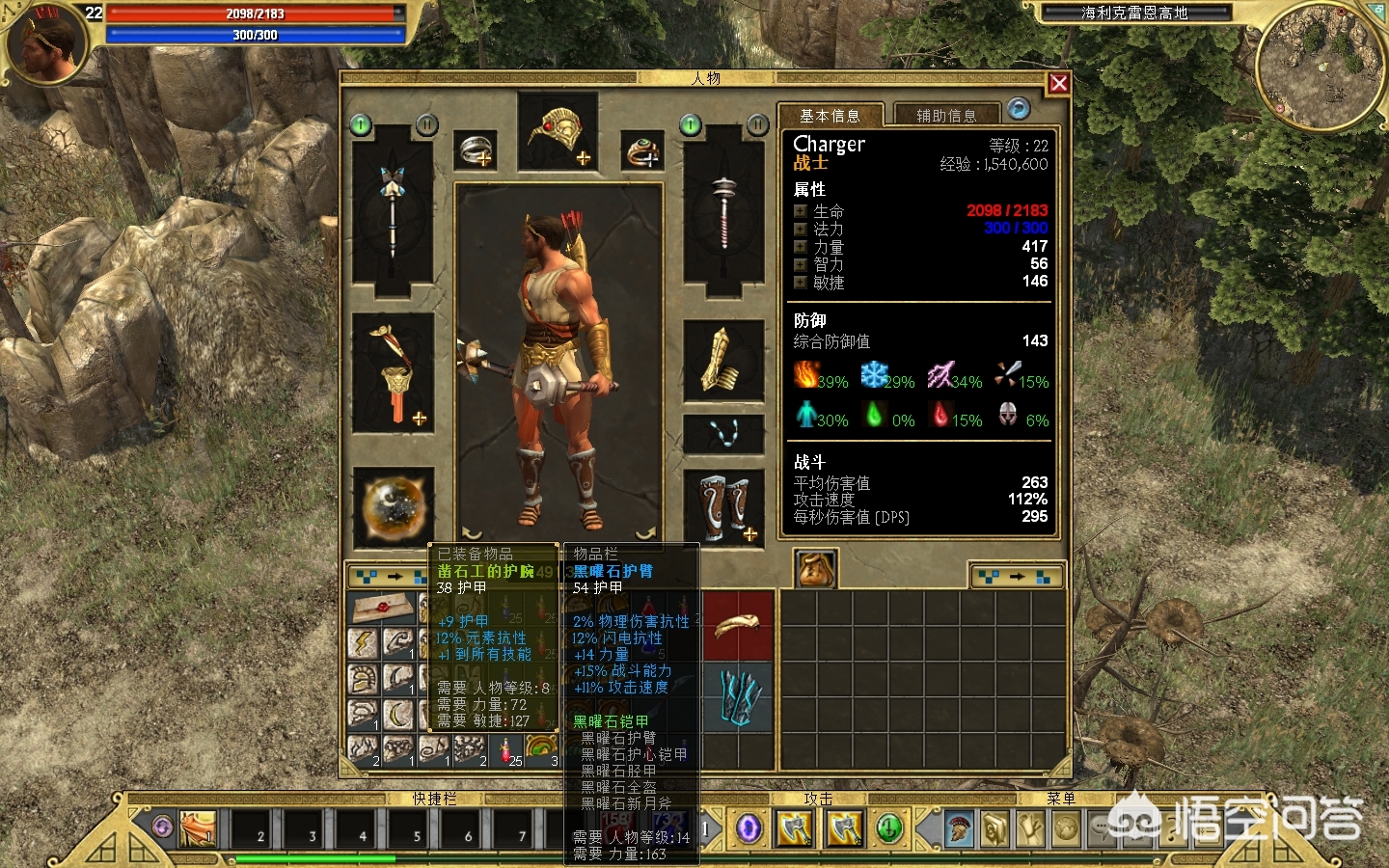This screenshot has width=1389, height=868.
Task: Select the green gem ring slot
Action: coord(641,150)
